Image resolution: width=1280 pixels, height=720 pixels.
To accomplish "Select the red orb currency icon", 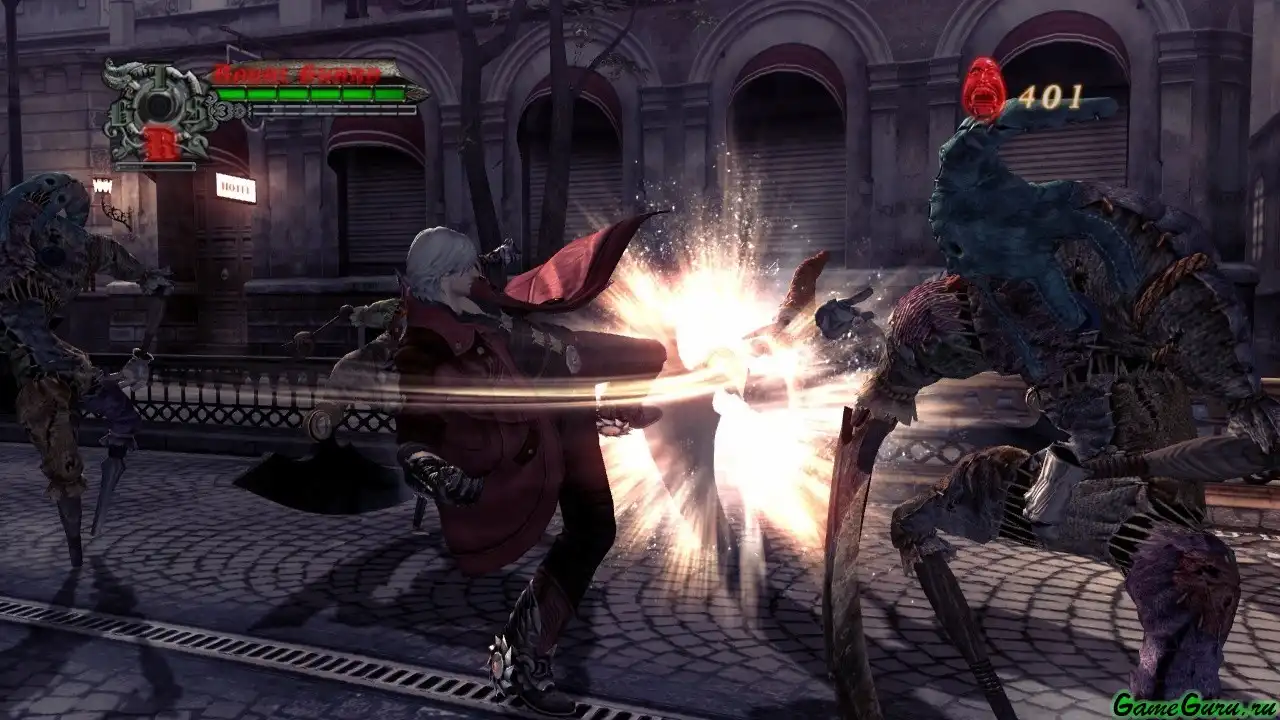I will pyautogui.click(x=983, y=87).
